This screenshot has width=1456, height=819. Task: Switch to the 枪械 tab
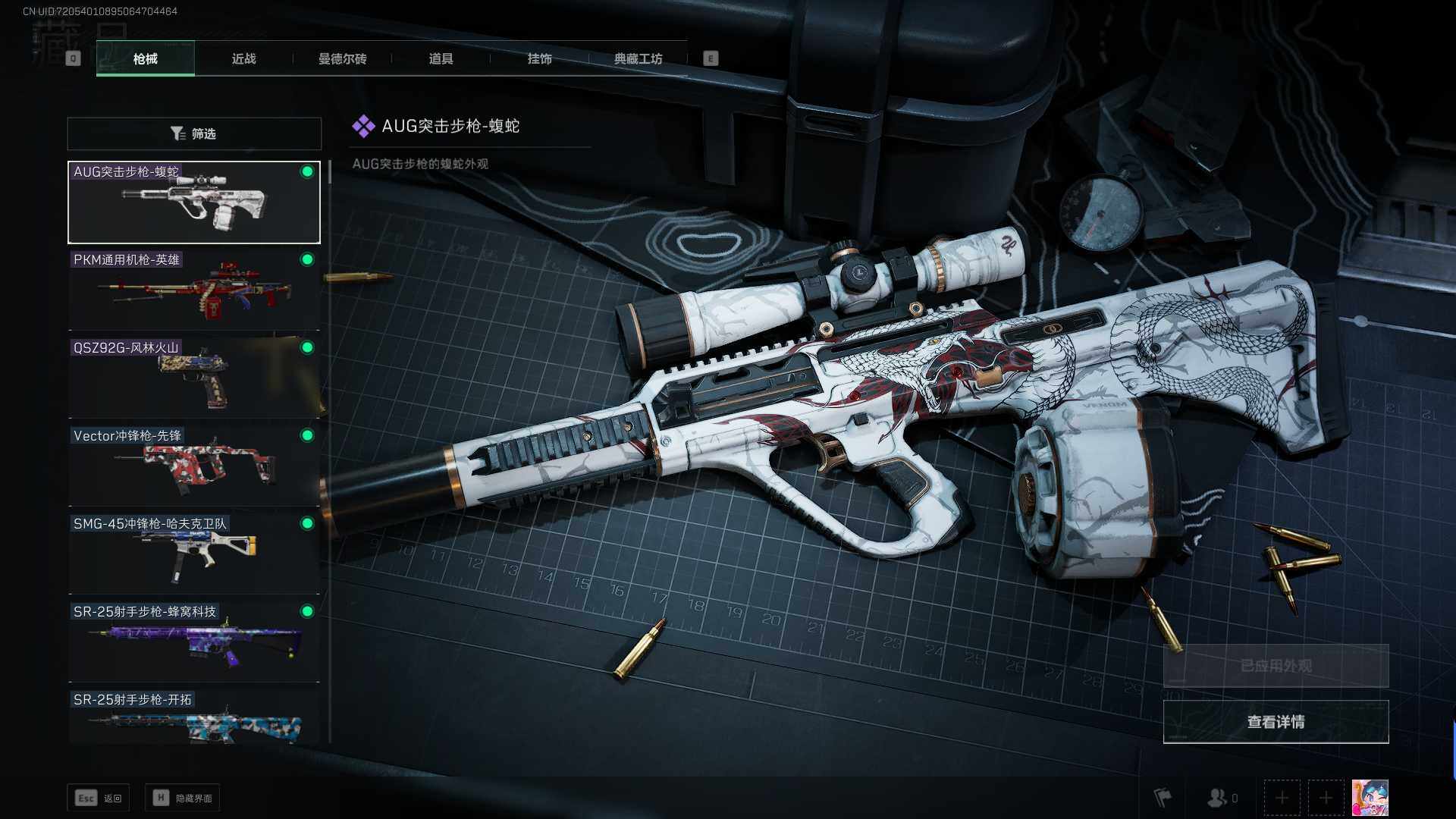[x=146, y=58]
